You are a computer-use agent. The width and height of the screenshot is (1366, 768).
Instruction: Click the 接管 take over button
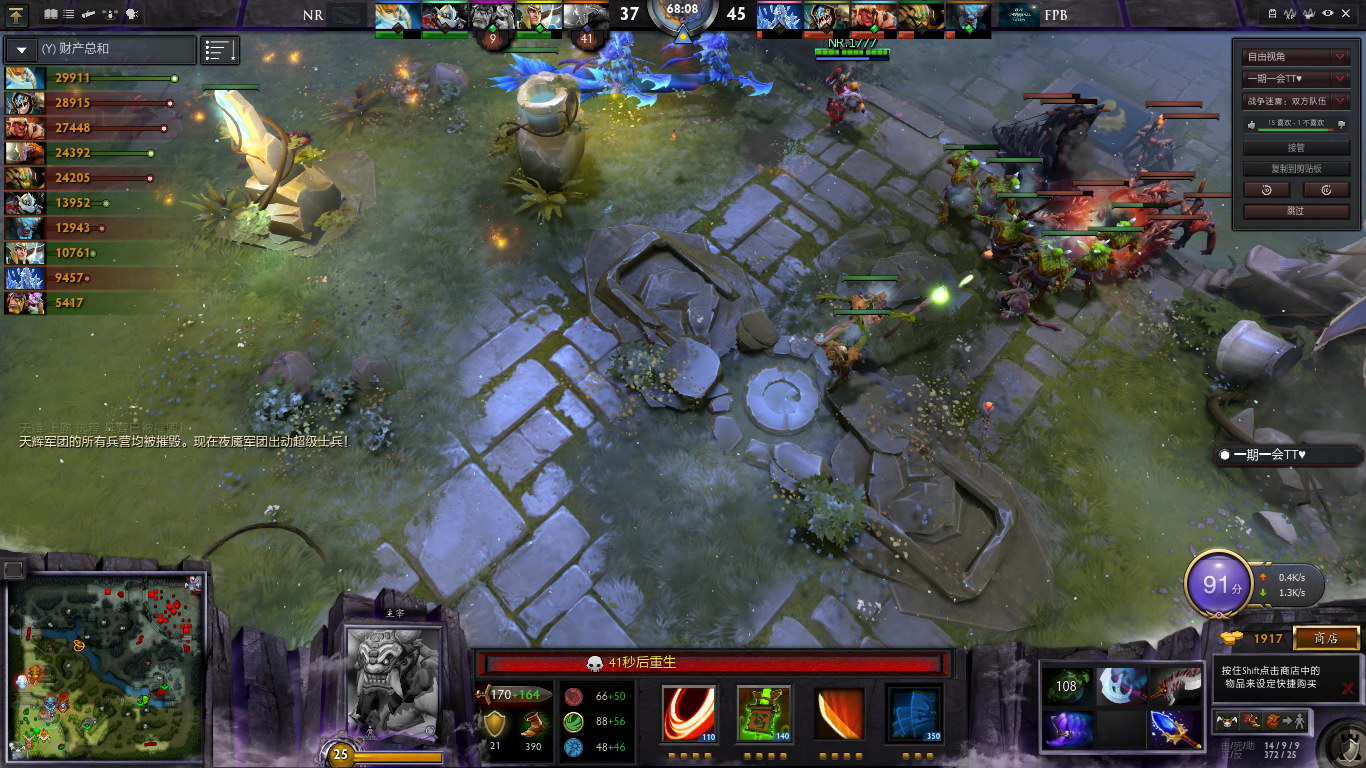(1296, 148)
